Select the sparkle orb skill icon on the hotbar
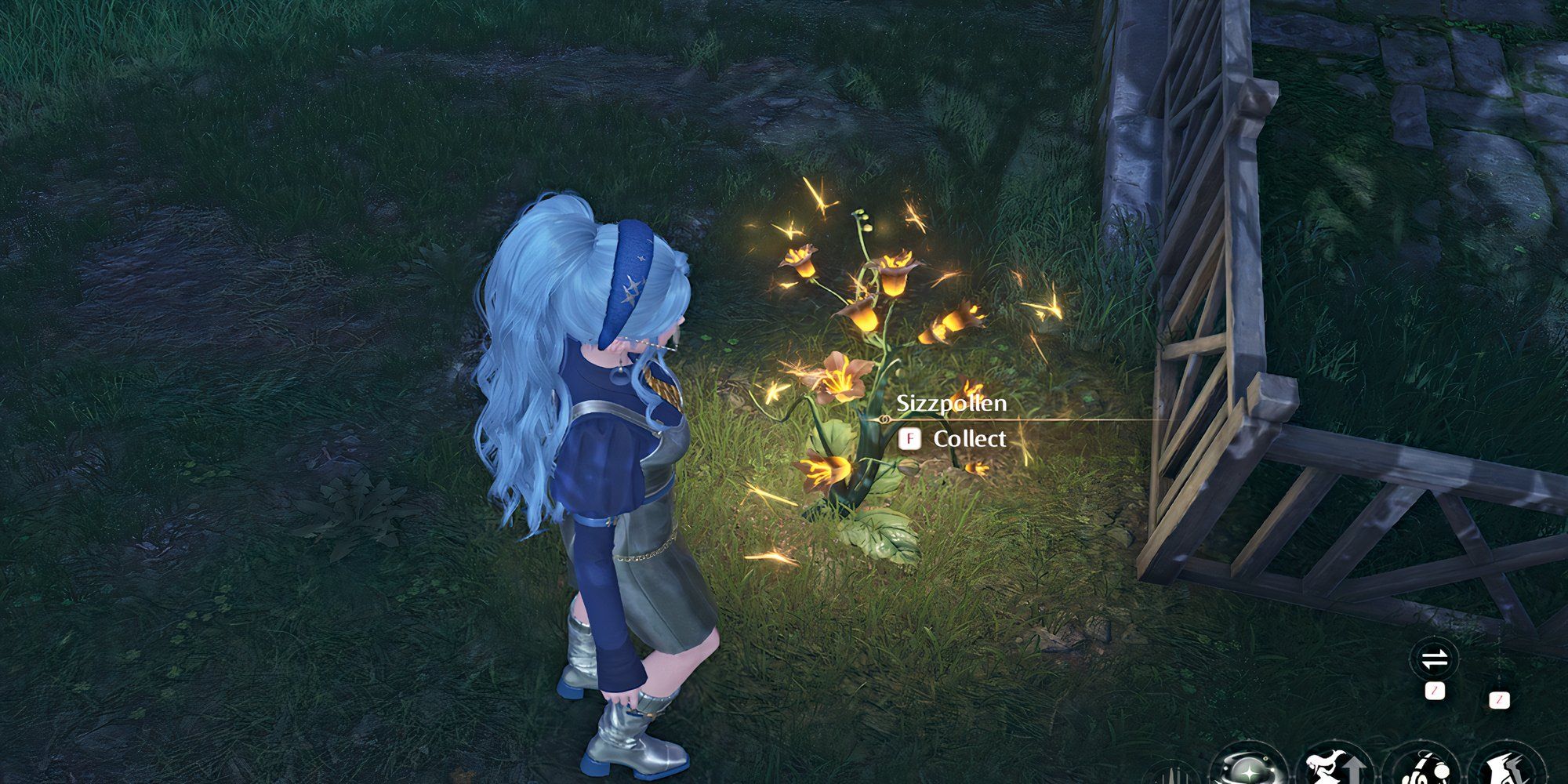This screenshot has width=1568, height=784. tap(1247, 772)
